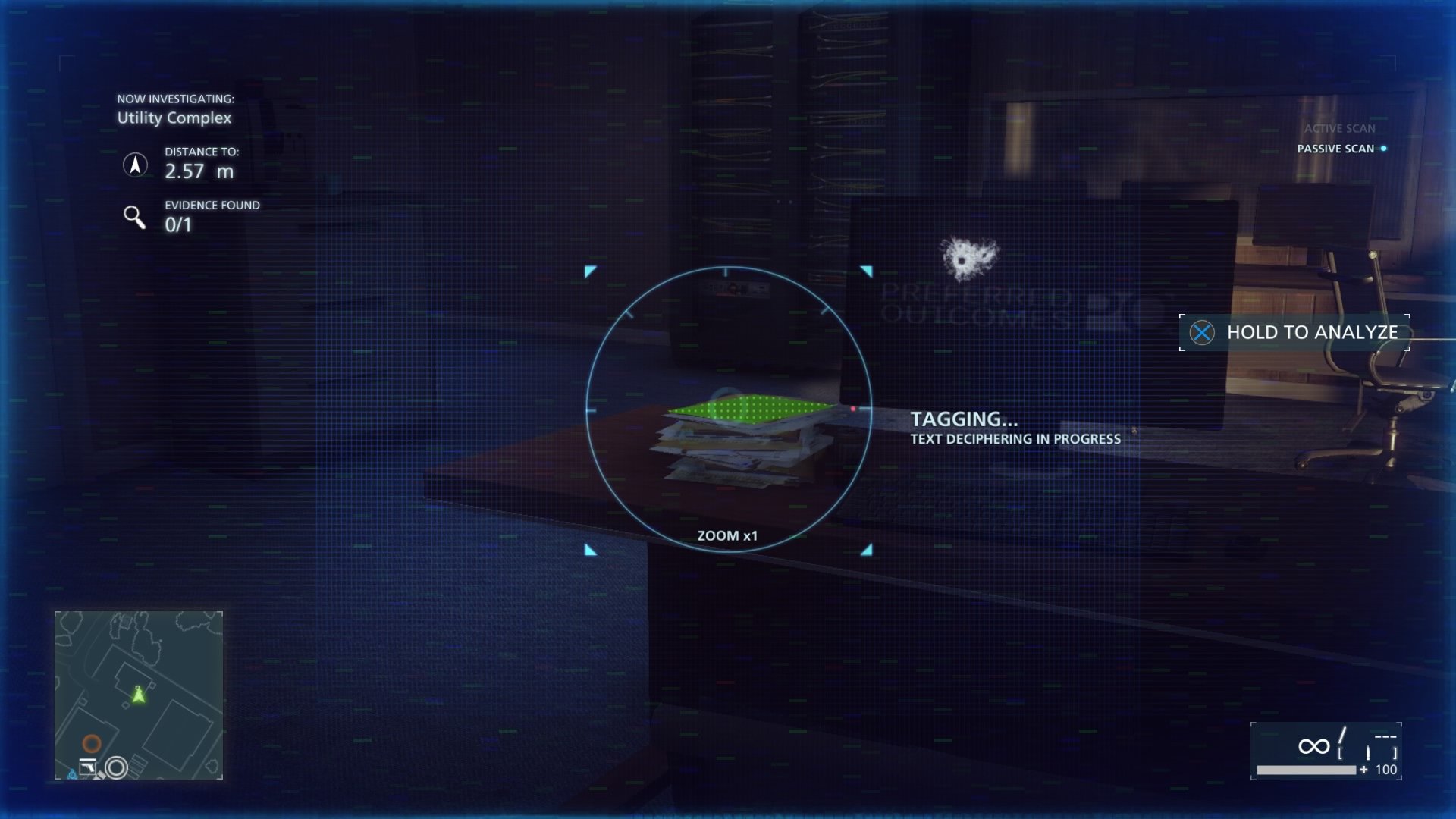Image resolution: width=1456 pixels, height=819 pixels.
Task: Select the bullet icon beside the ammo brackets
Action: click(x=1368, y=752)
